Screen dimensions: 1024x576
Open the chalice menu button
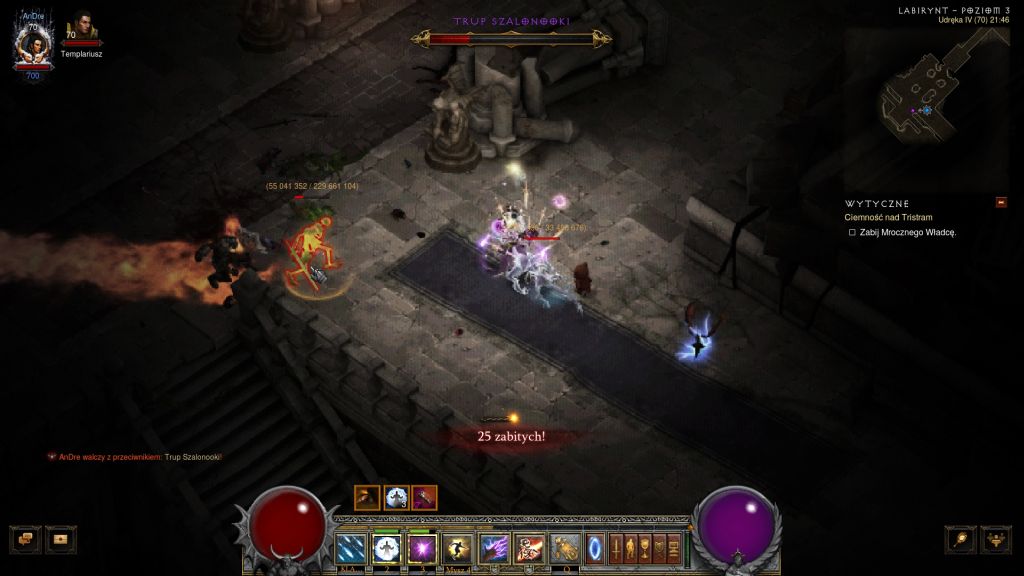[645, 548]
